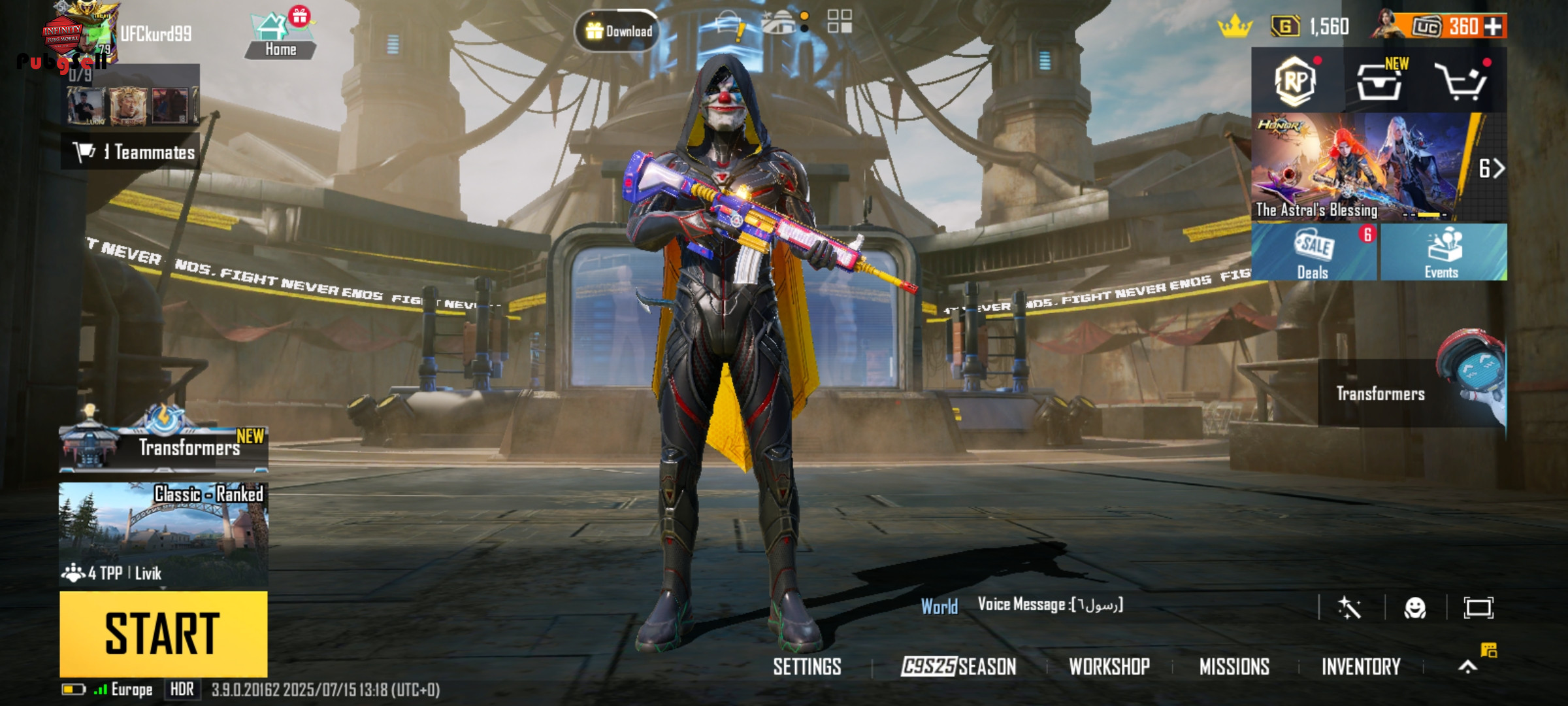Open the Transformers NEW mode banner
The height and width of the screenshot is (706, 1568).
(x=163, y=446)
